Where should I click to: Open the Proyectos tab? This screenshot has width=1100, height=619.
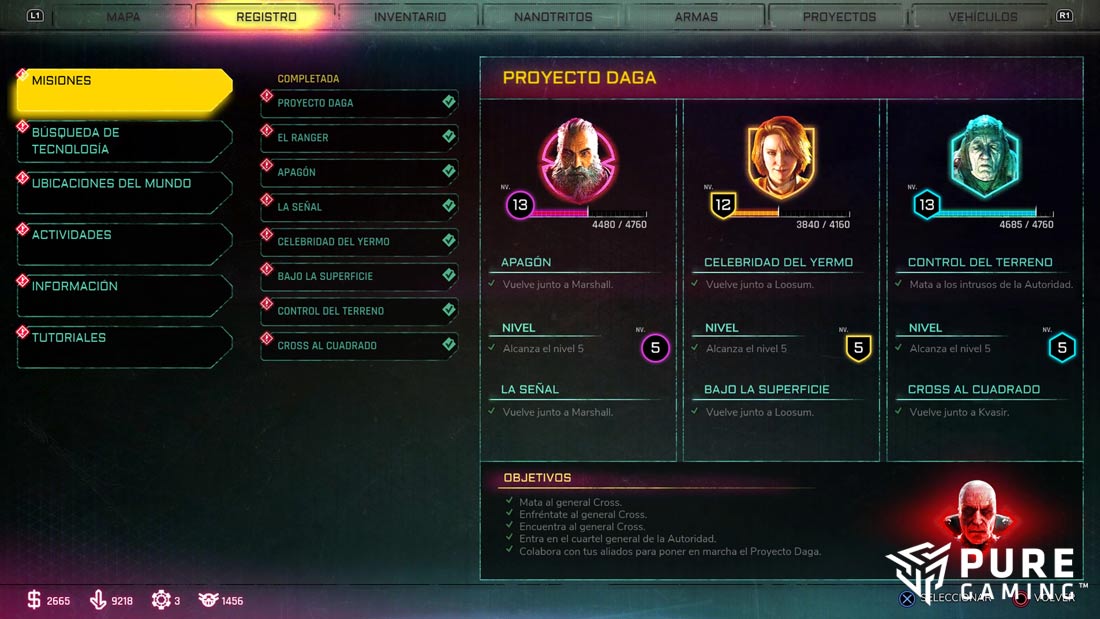click(839, 17)
